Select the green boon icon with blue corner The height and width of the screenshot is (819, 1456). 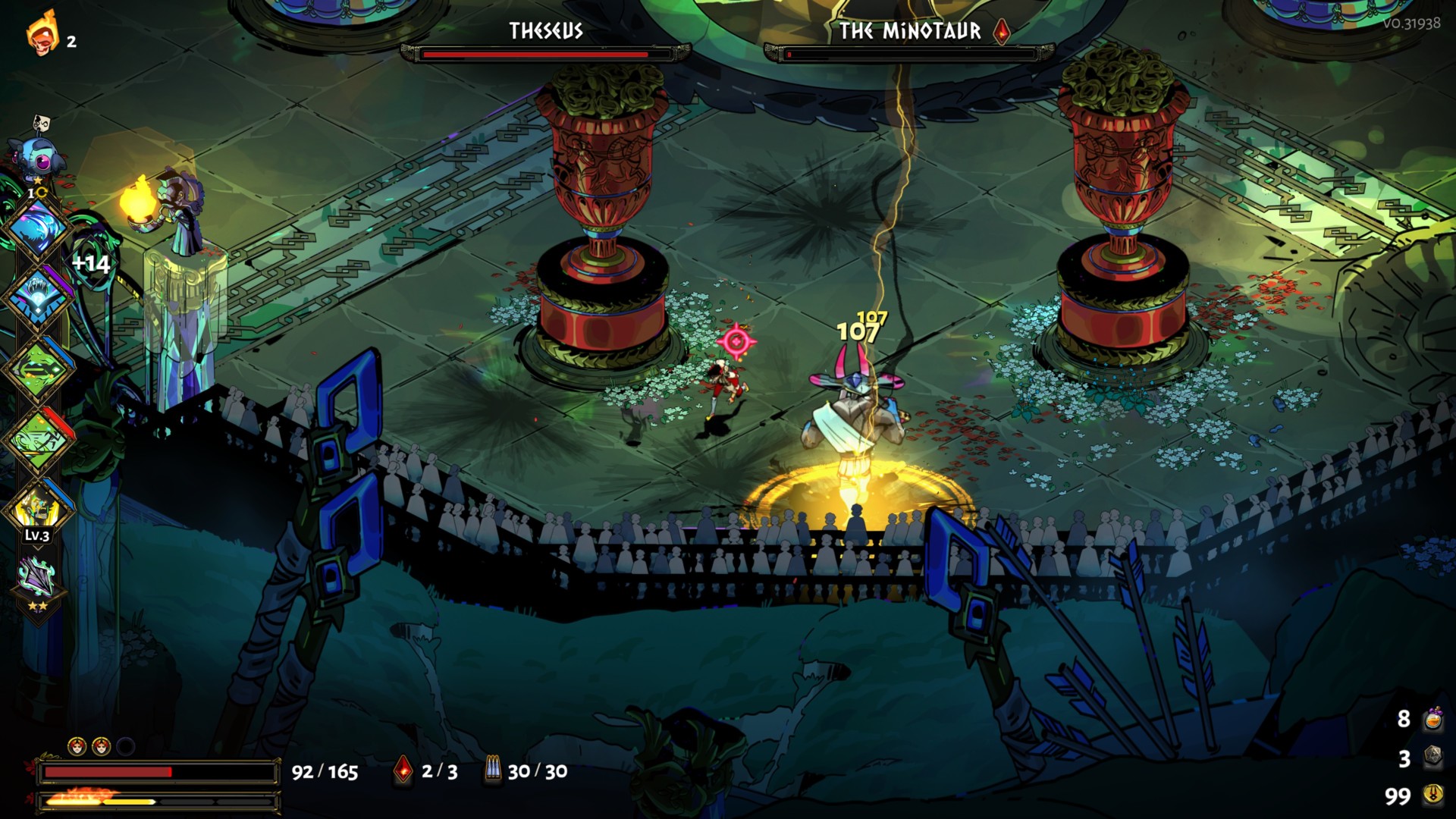(x=38, y=368)
